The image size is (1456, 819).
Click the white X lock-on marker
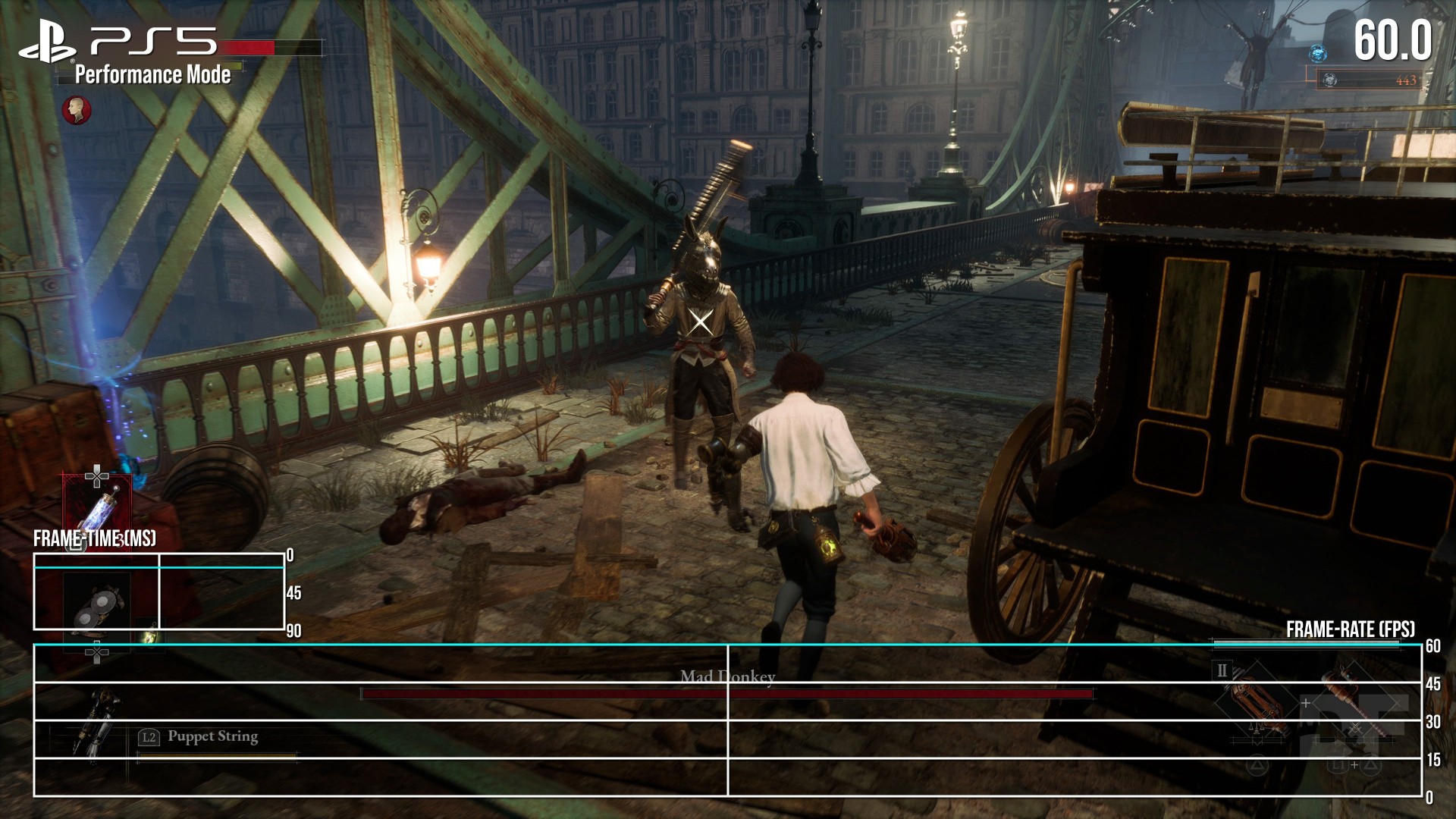[701, 322]
